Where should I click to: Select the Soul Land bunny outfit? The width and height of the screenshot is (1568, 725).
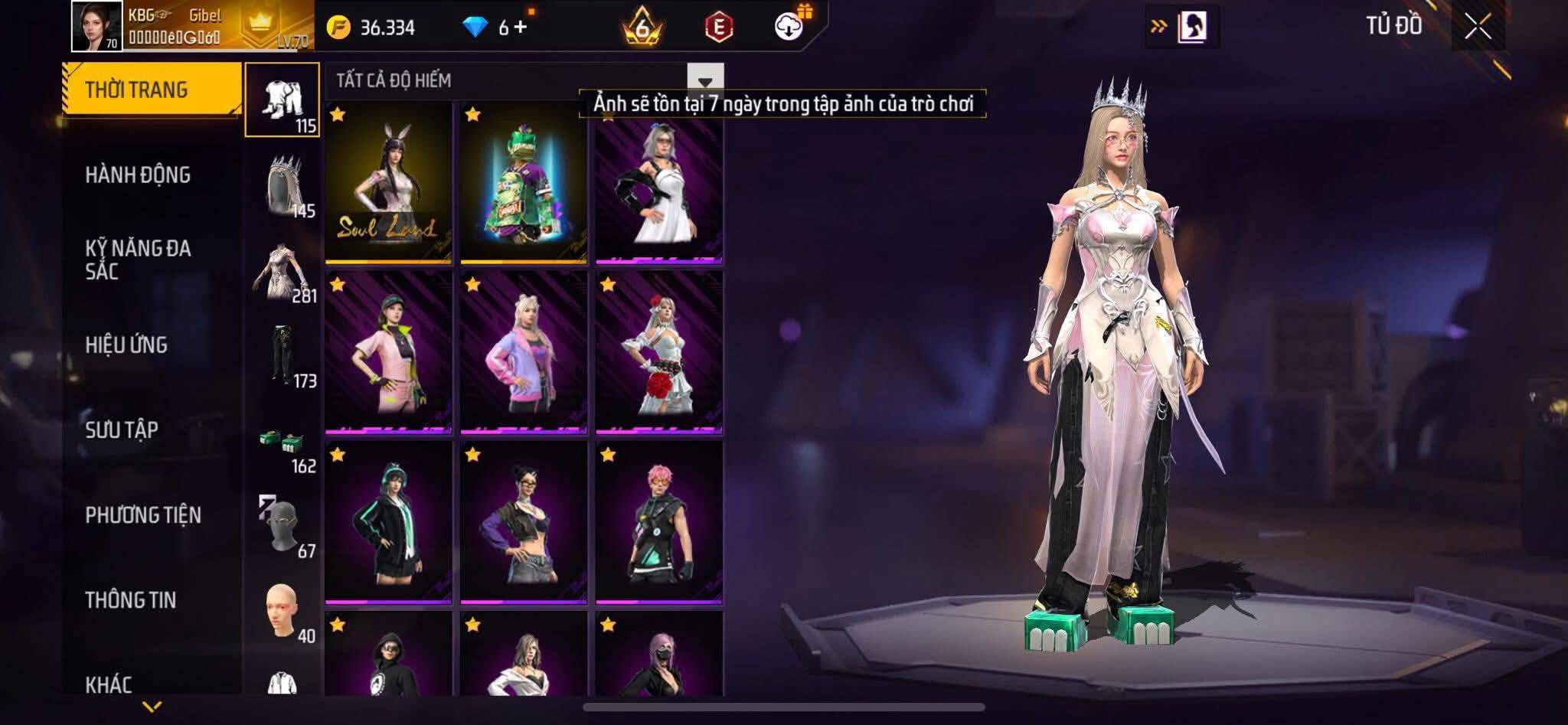388,182
